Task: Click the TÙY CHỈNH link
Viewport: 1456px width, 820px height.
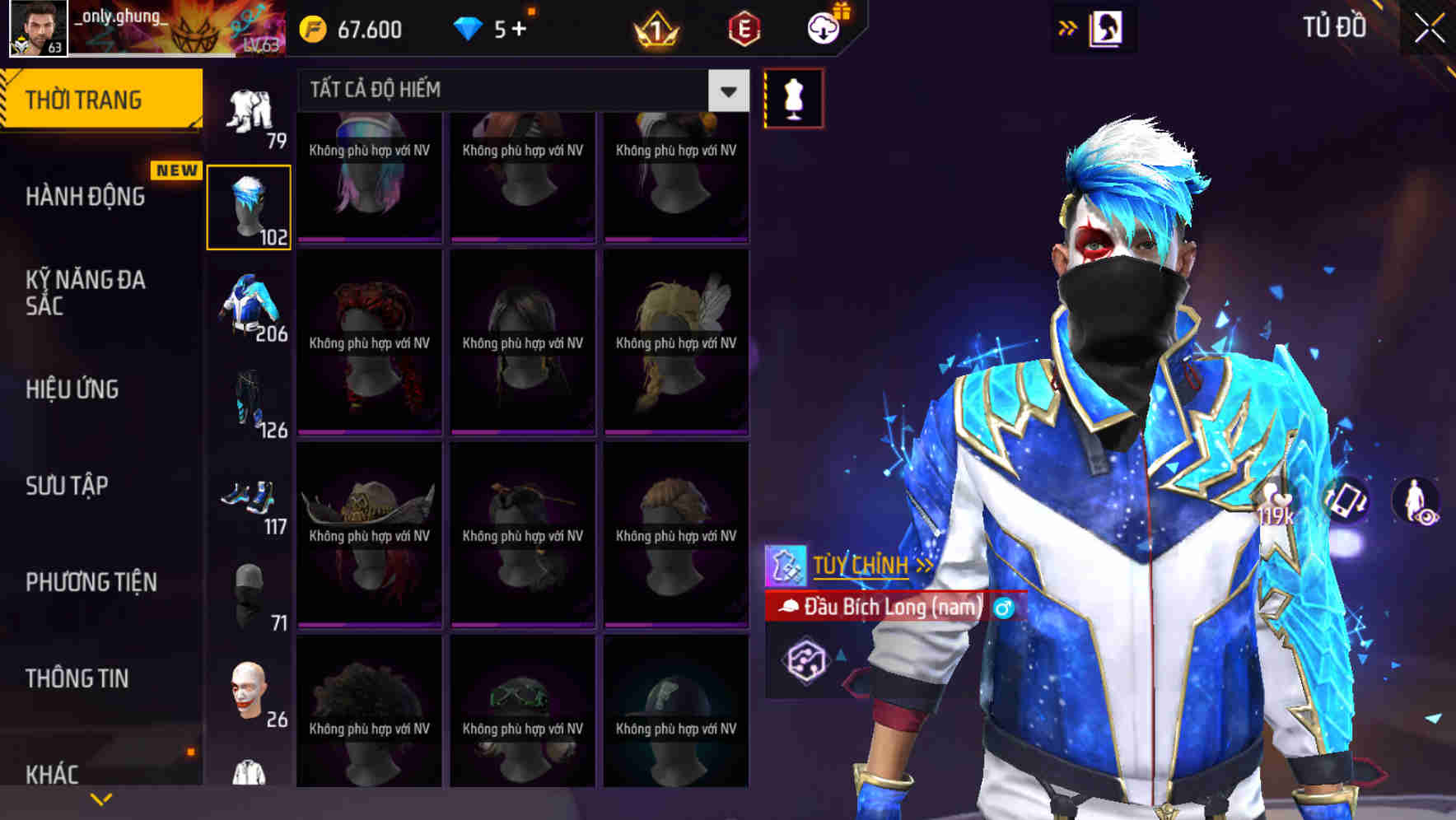Action: 859,565
